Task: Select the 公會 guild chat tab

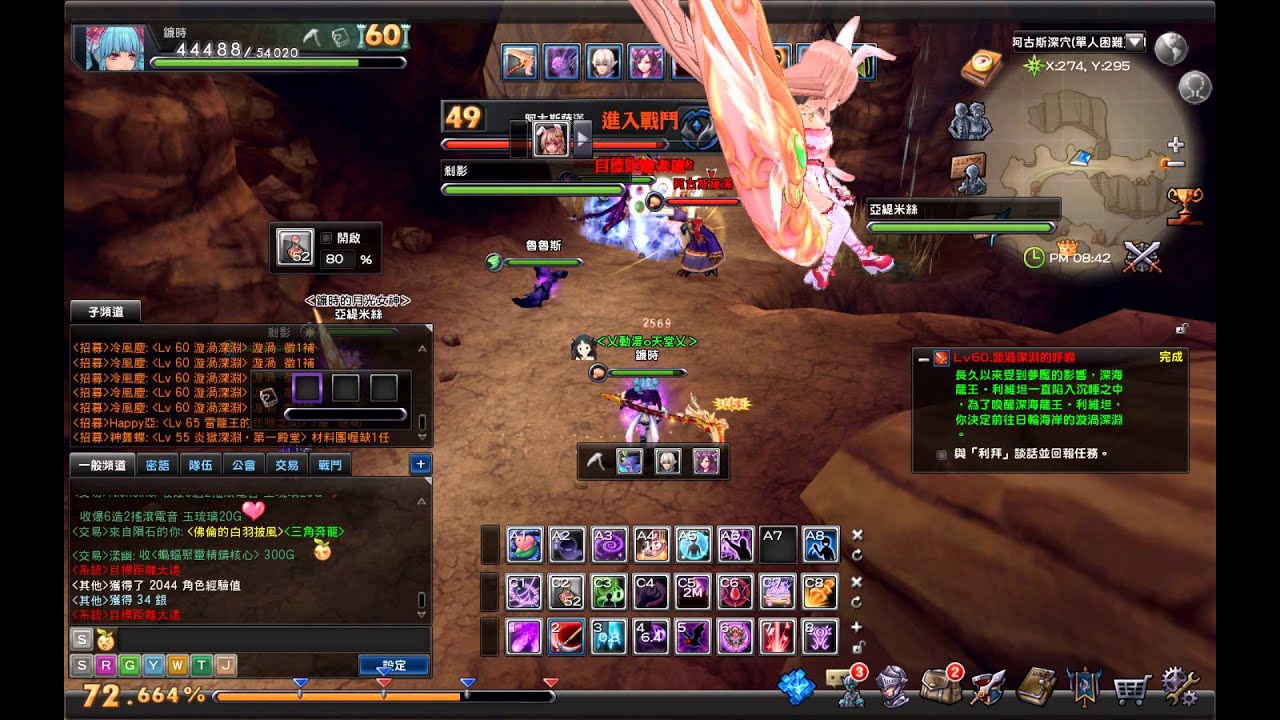Action: click(244, 465)
